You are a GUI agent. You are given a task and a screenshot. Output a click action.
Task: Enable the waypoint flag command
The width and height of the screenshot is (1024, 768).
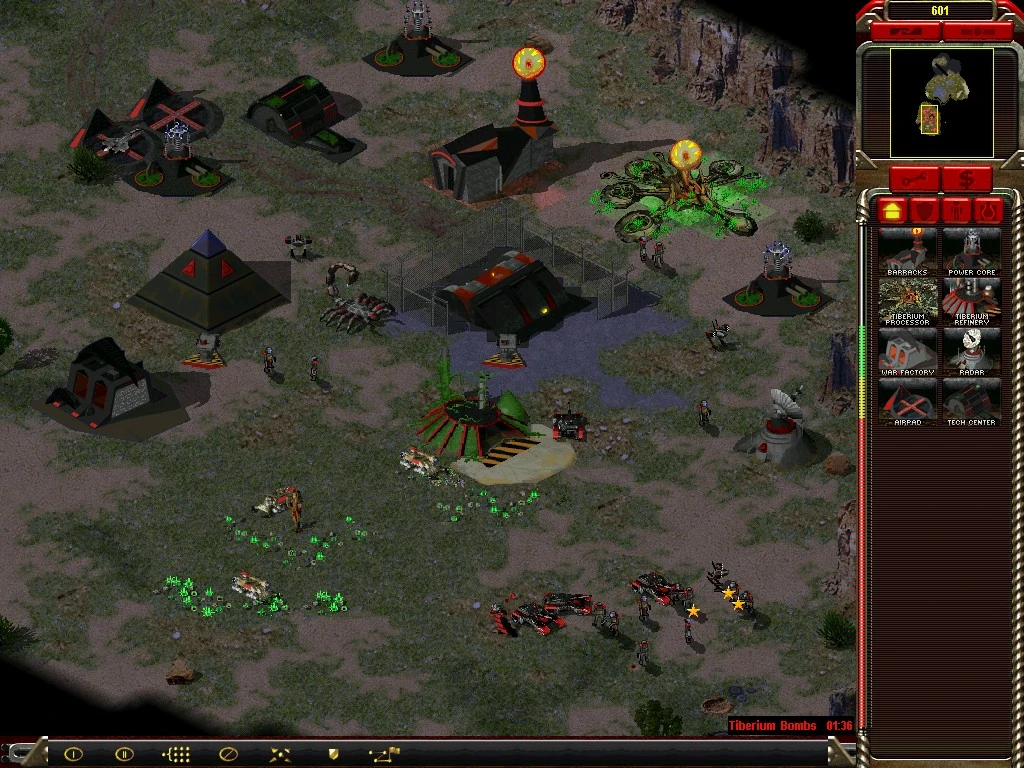[384, 754]
